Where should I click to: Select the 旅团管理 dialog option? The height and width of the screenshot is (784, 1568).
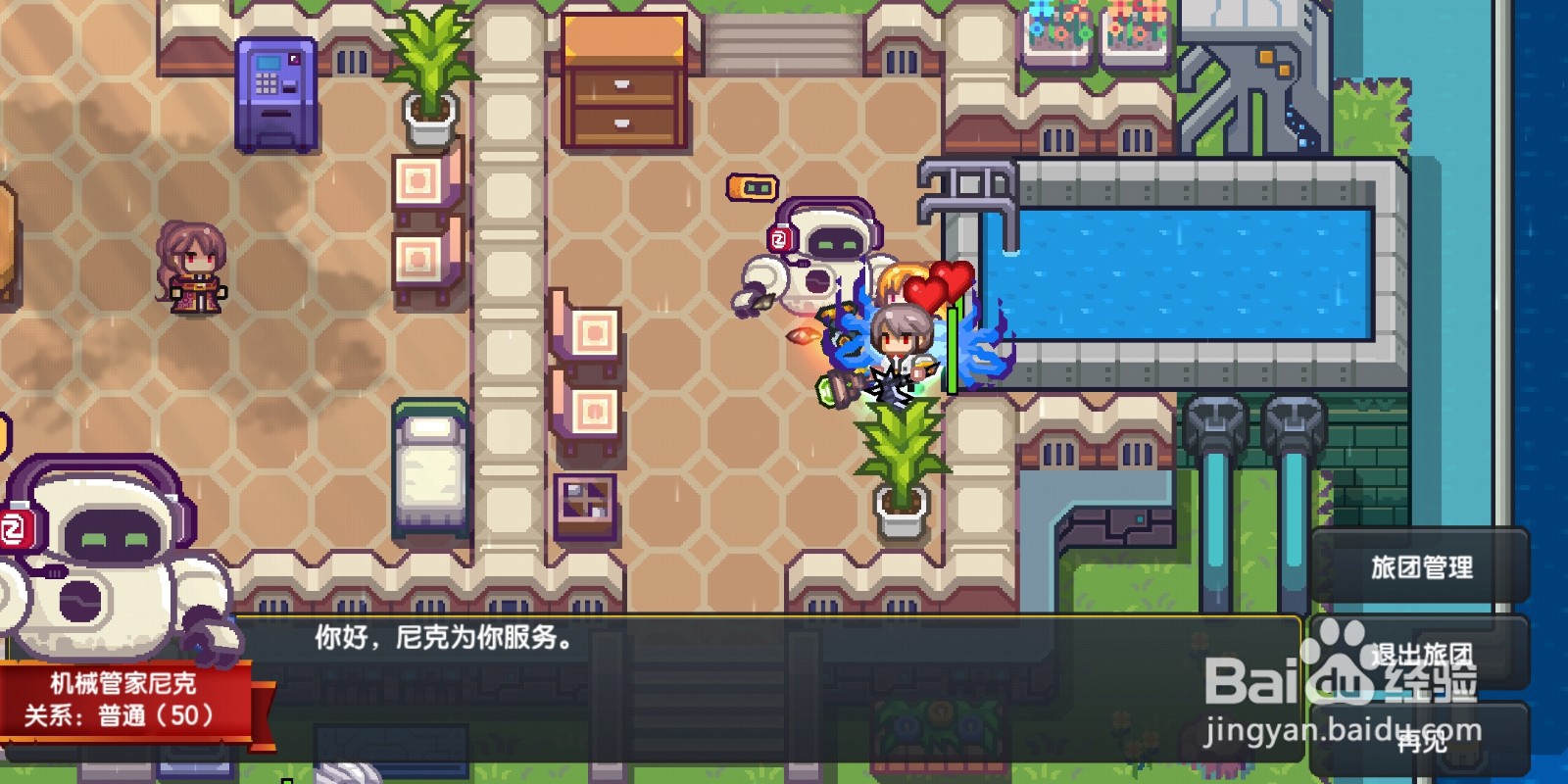coord(1420,565)
